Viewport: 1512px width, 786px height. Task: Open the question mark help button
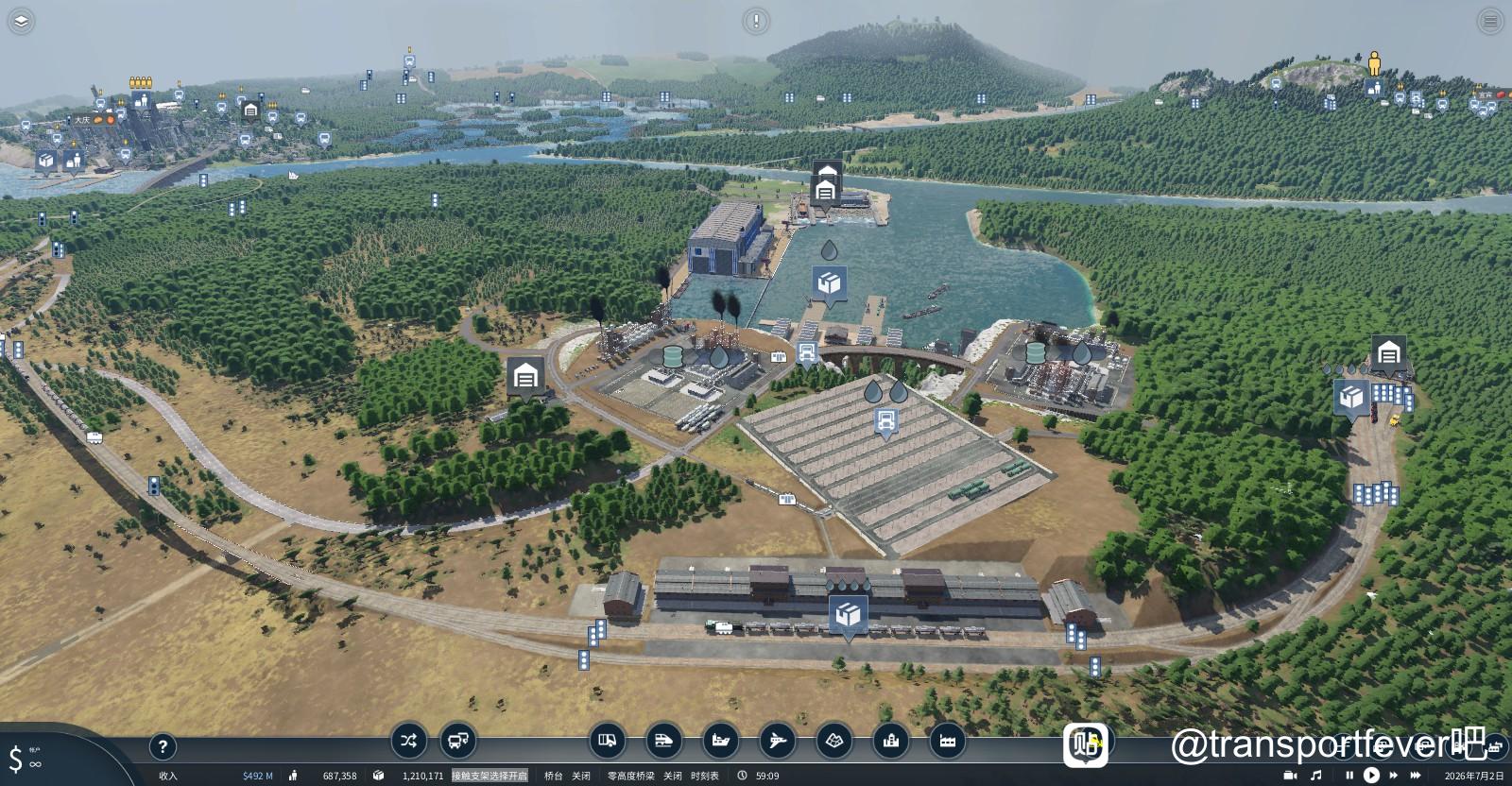tap(163, 747)
